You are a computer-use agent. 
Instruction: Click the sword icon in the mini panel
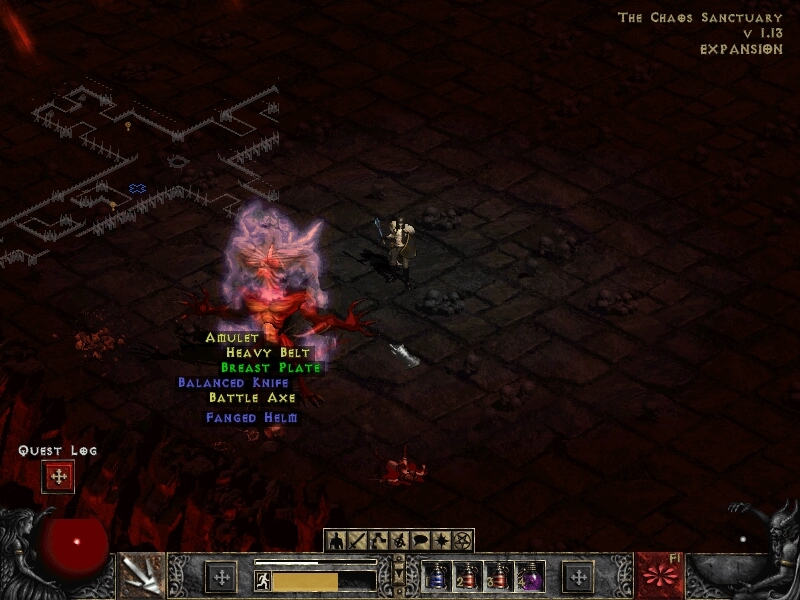point(357,541)
